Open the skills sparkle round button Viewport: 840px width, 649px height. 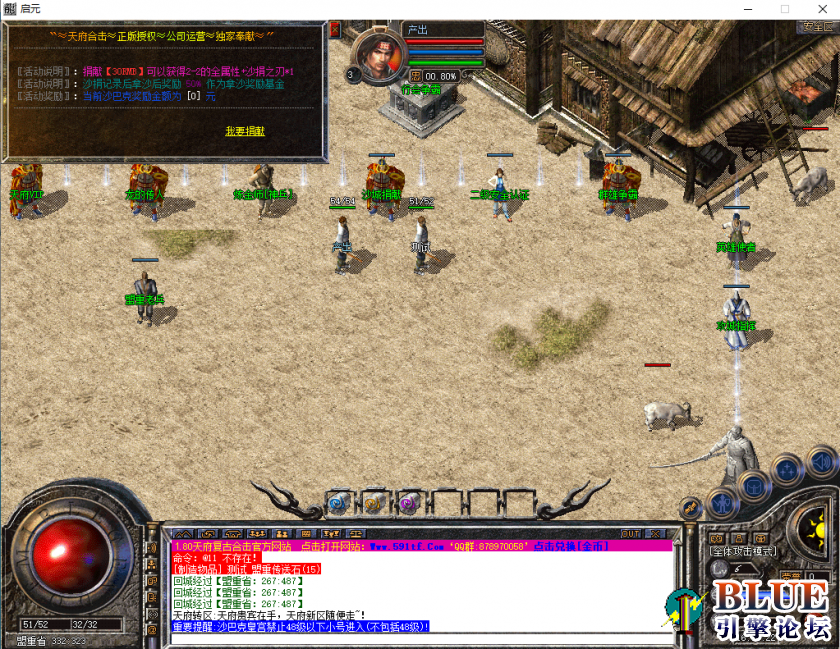click(x=788, y=468)
